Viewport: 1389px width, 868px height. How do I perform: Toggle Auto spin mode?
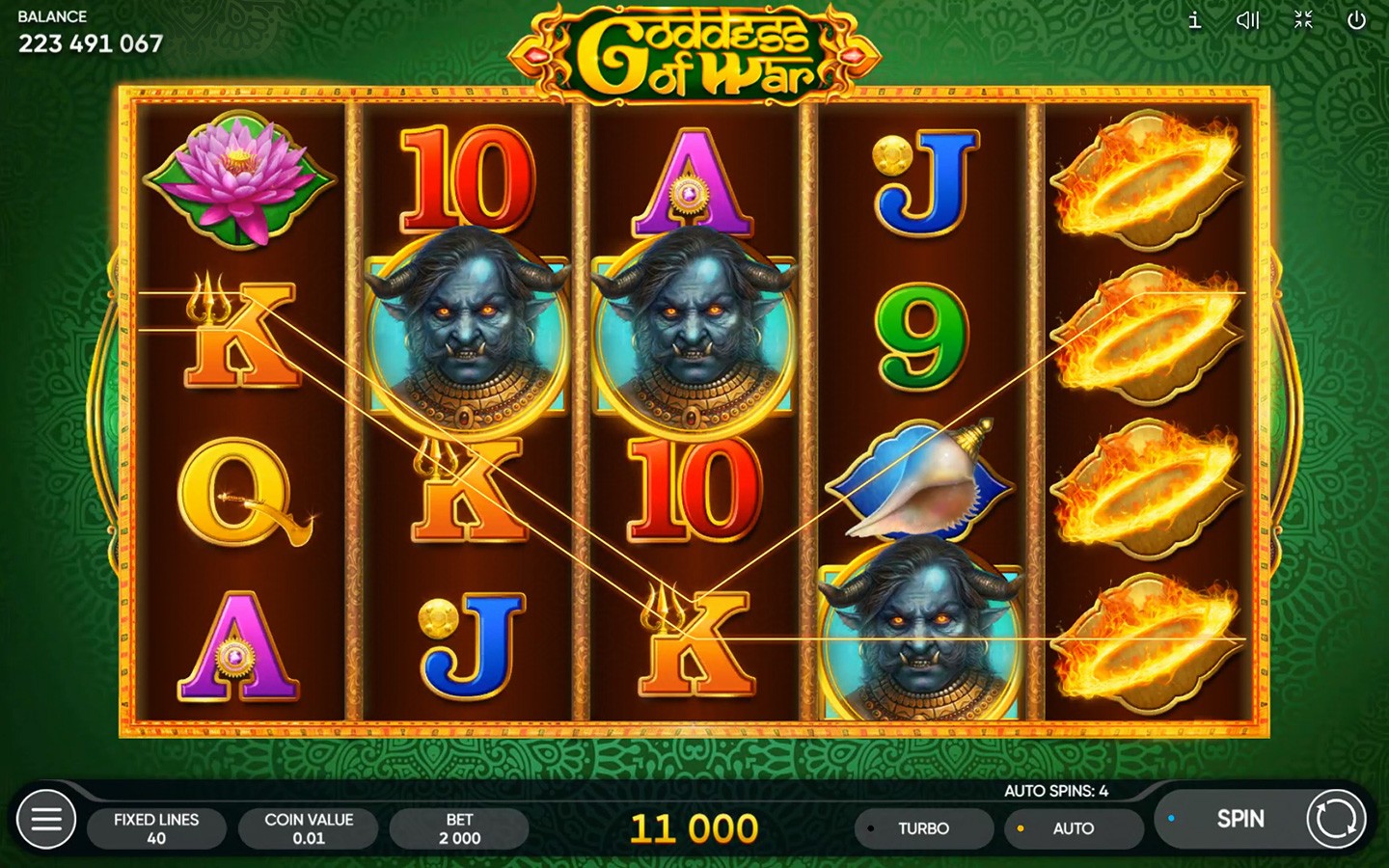[1073, 828]
